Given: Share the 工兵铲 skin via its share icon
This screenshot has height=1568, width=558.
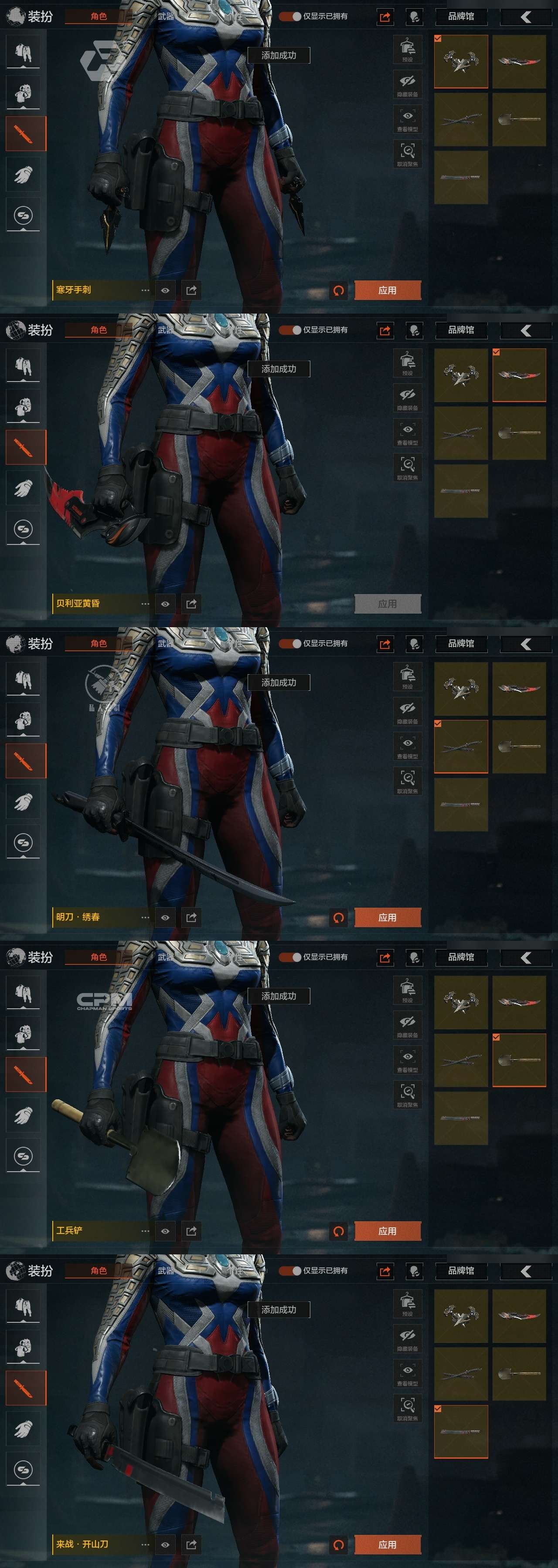Looking at the screenshot, I should click(x=191, y=1231).
